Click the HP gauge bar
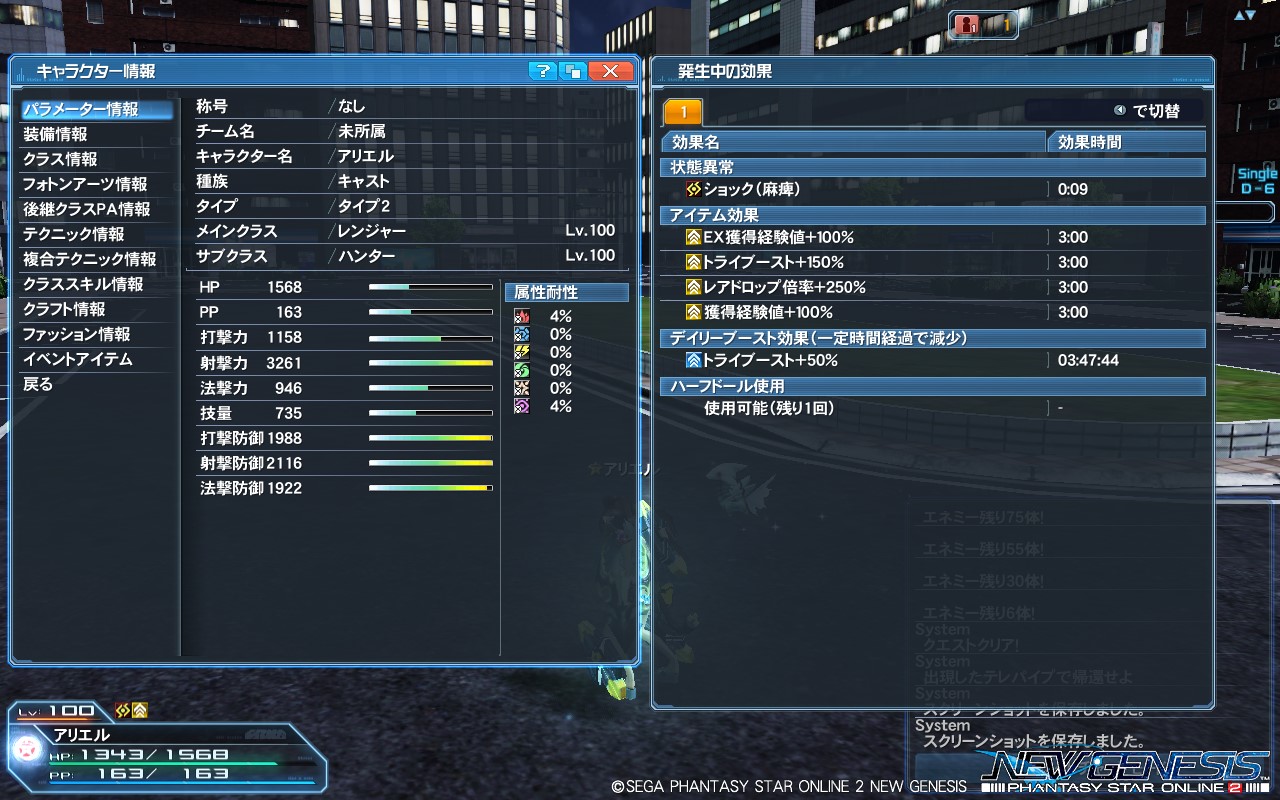The width and height of the screenshot is (1280, 800). click(430, 288)
